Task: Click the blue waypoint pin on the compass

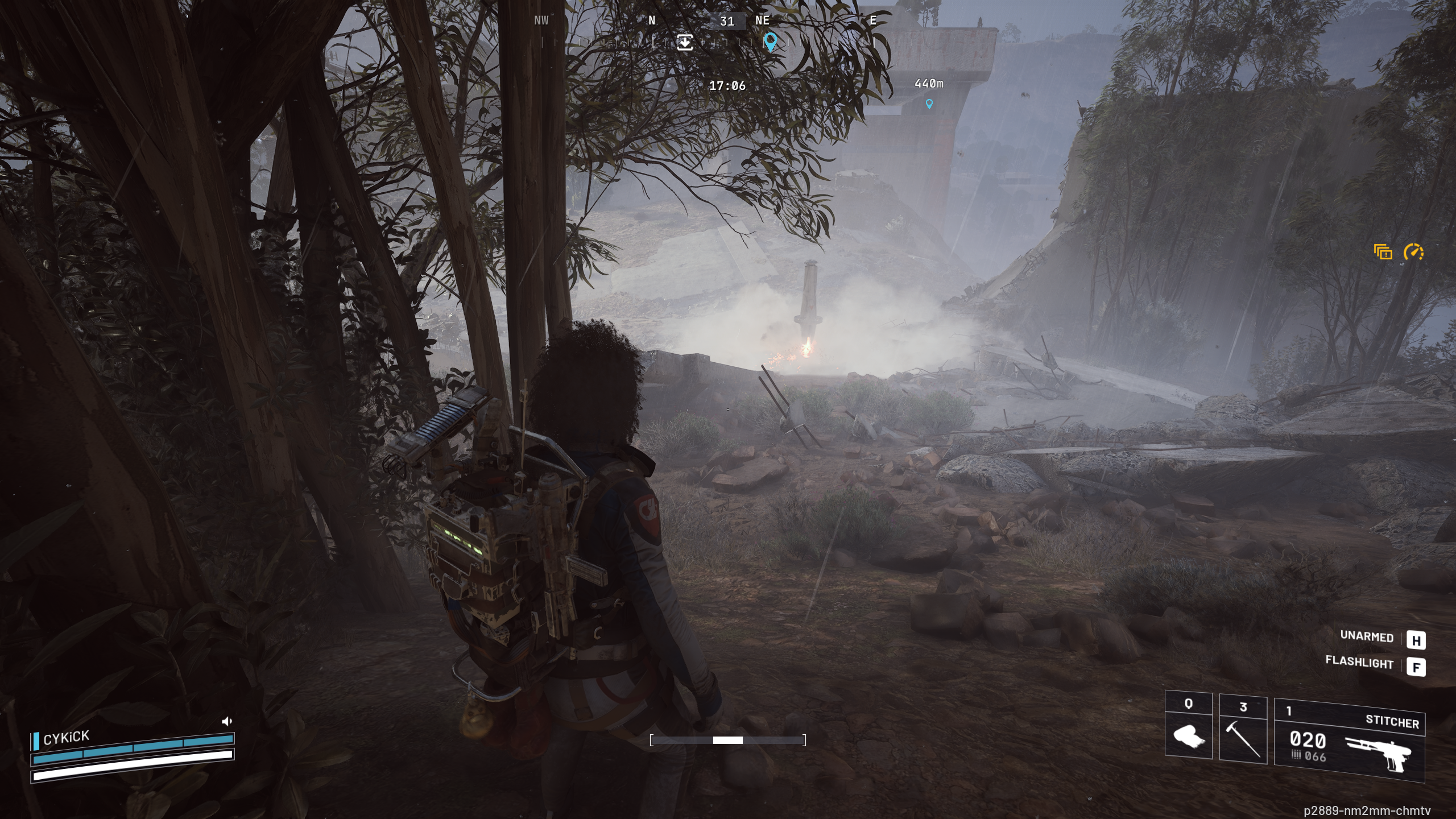Action: (771, 42)
